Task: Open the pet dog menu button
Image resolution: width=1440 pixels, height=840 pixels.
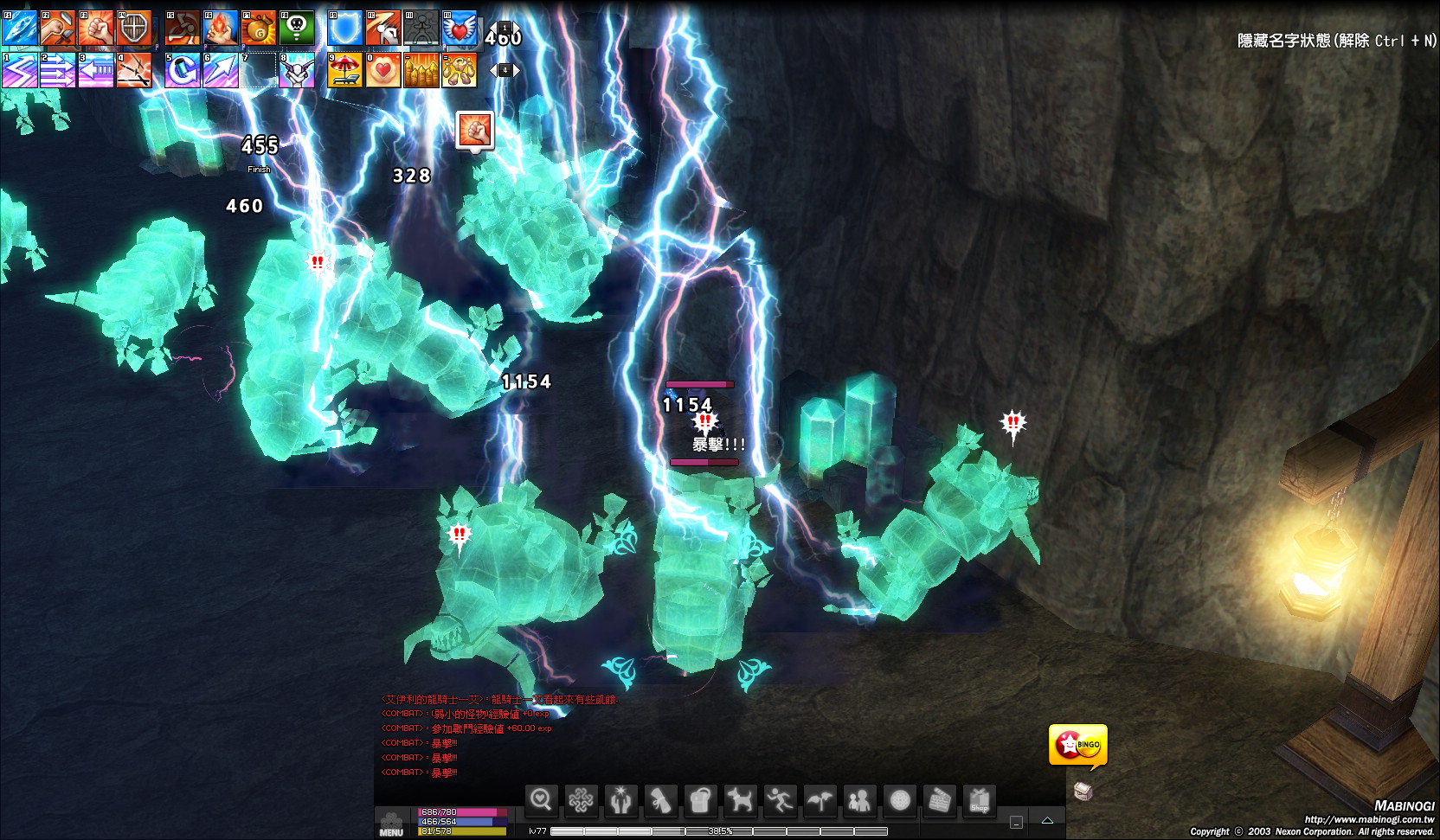Action: click(740, 800)
